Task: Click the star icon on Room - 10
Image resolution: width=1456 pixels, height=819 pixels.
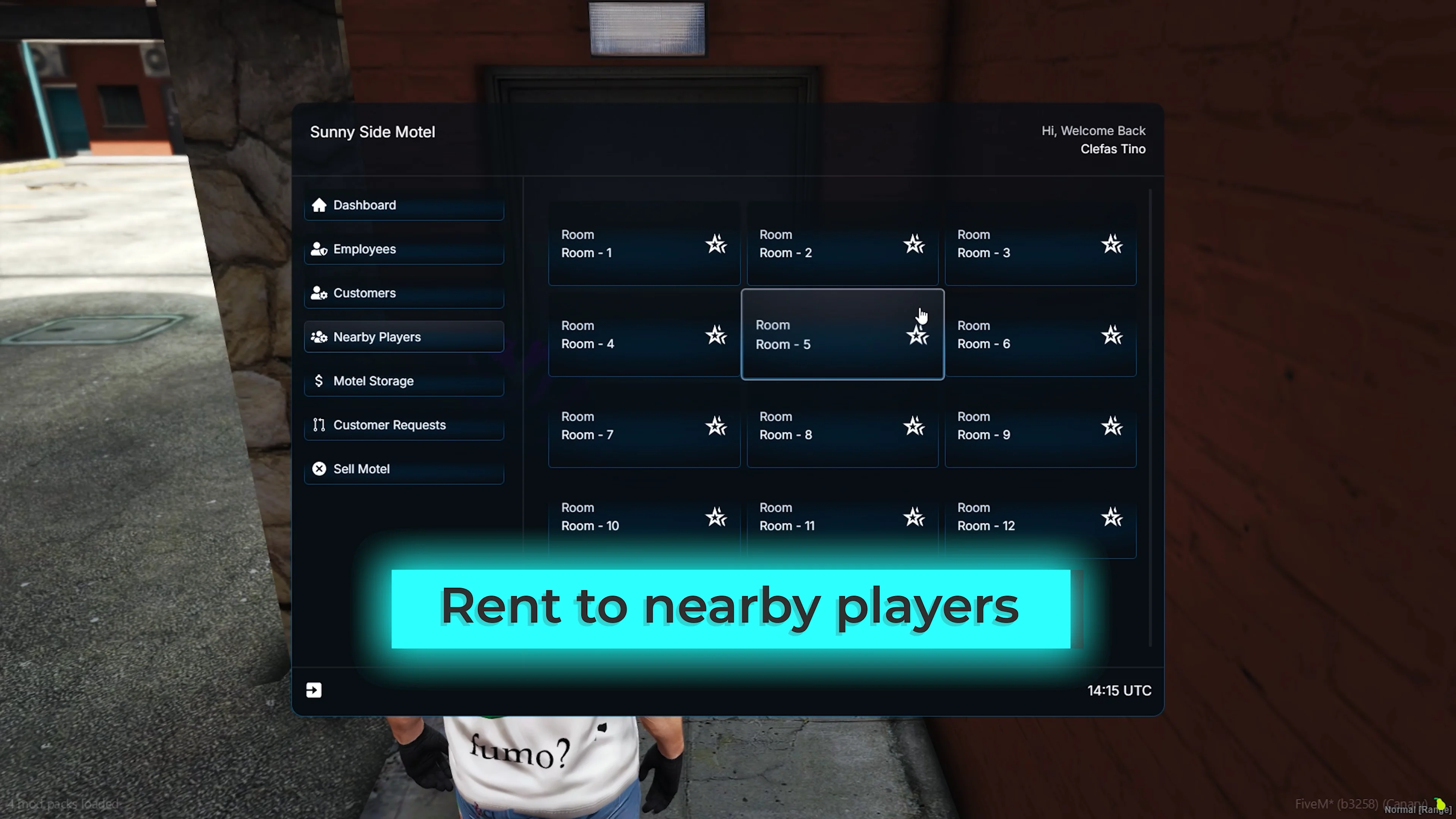Action: point(716,517)
